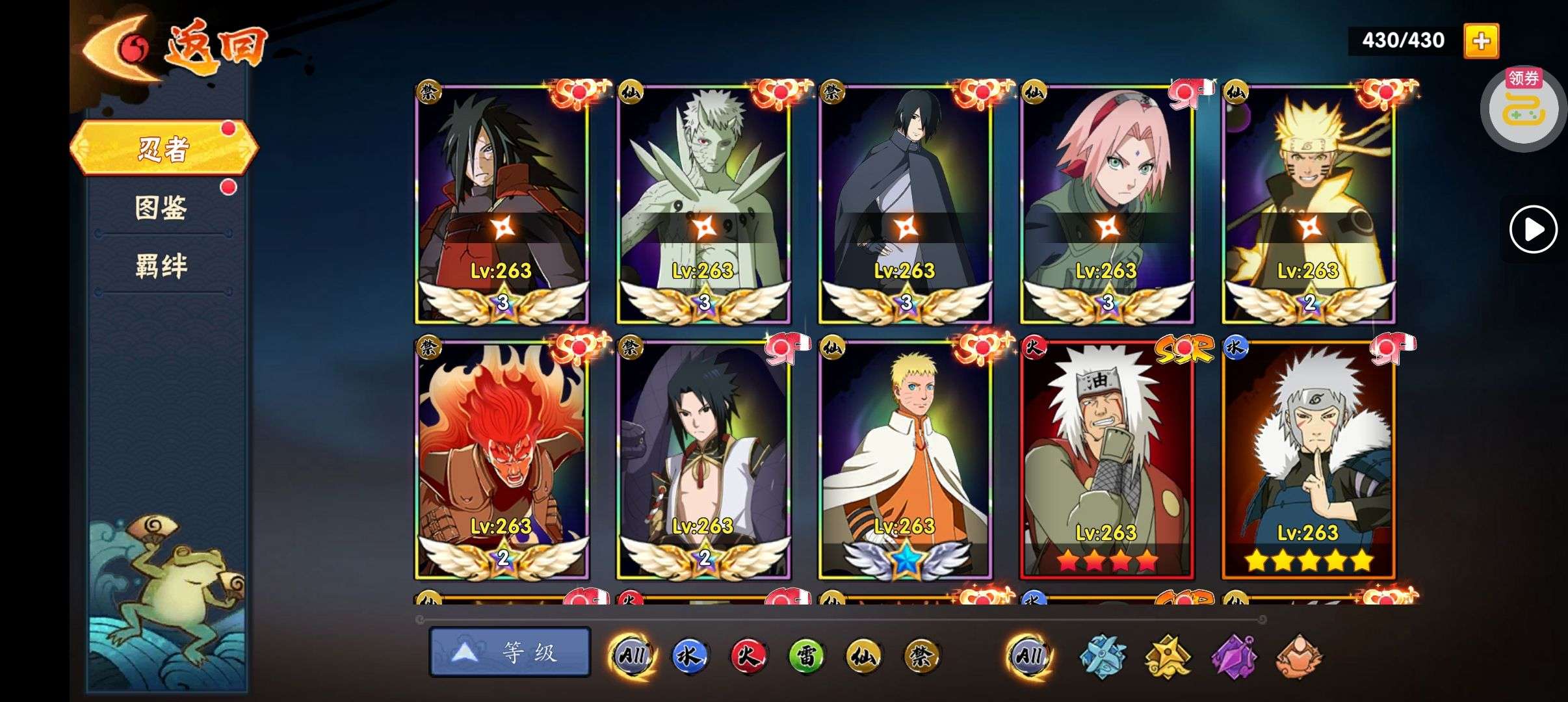
Task: Pick the red-flamed Might Guy card
Action: (502, 460)
